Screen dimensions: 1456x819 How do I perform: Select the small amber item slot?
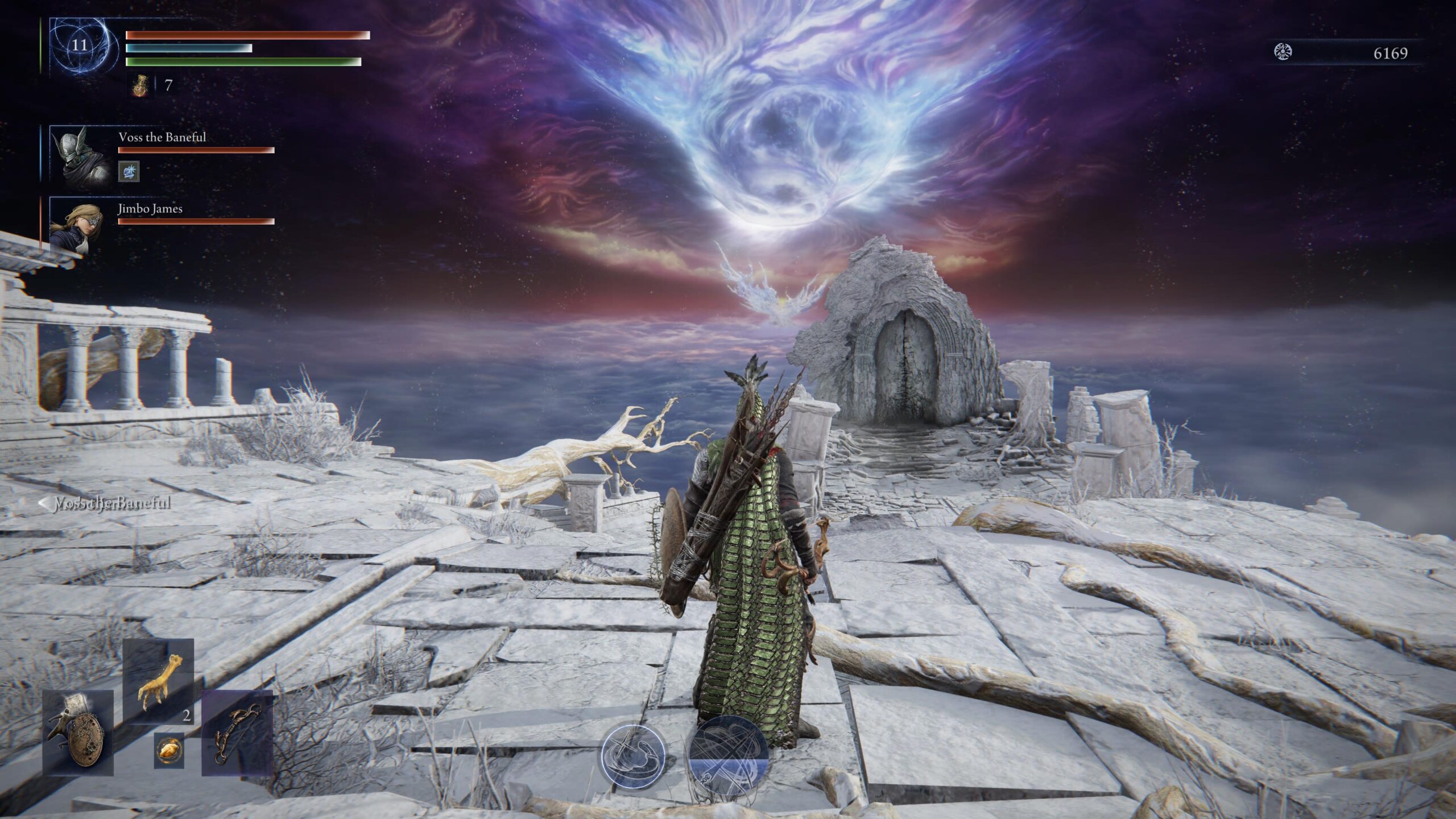click(169, 751)
